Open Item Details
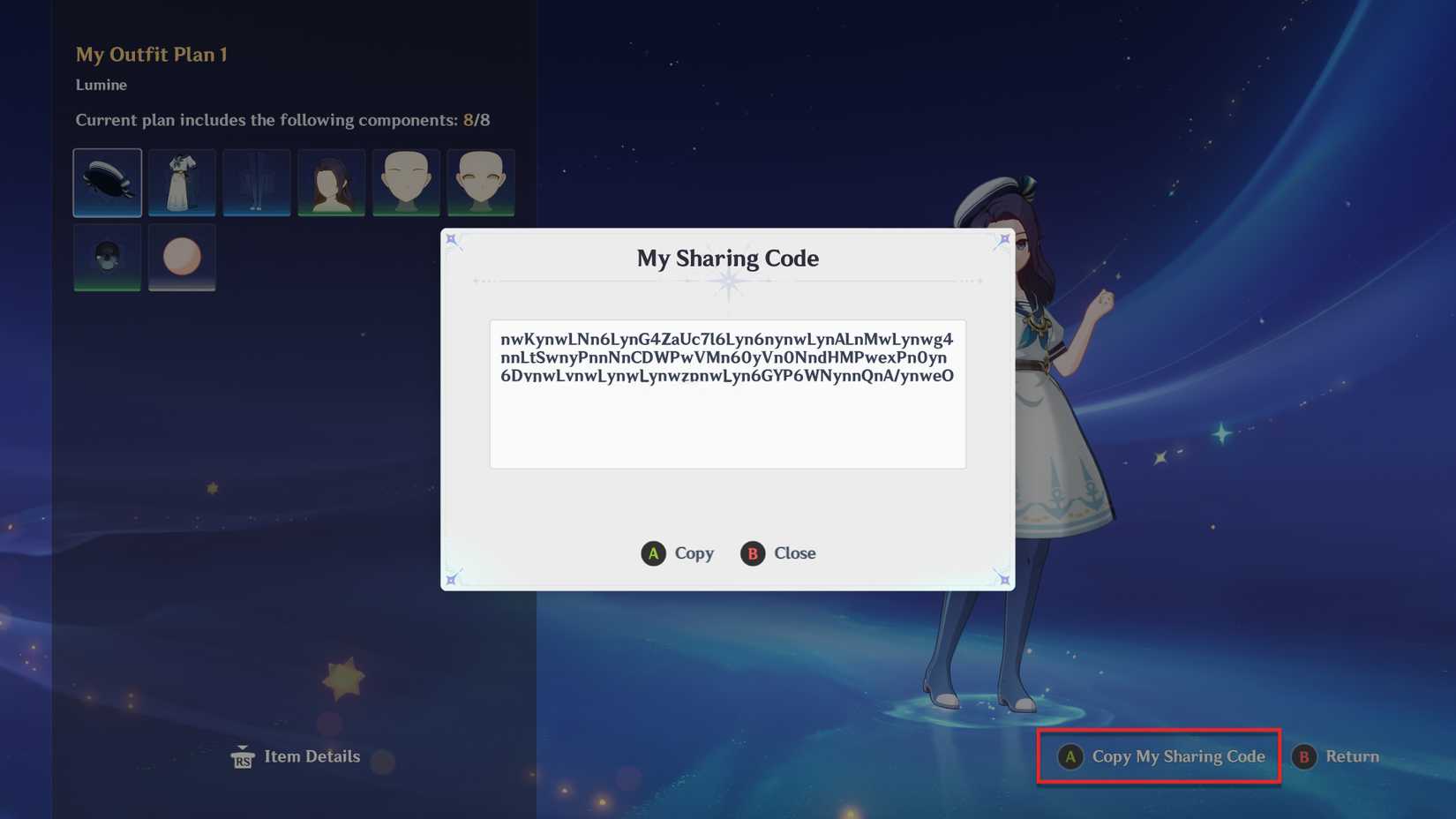The image size is (1456, 819). click(312, 756)
